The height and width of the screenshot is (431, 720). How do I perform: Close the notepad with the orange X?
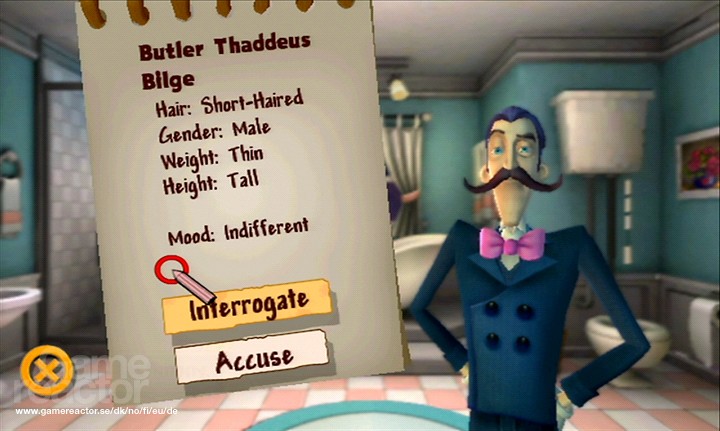coord(46,372)
